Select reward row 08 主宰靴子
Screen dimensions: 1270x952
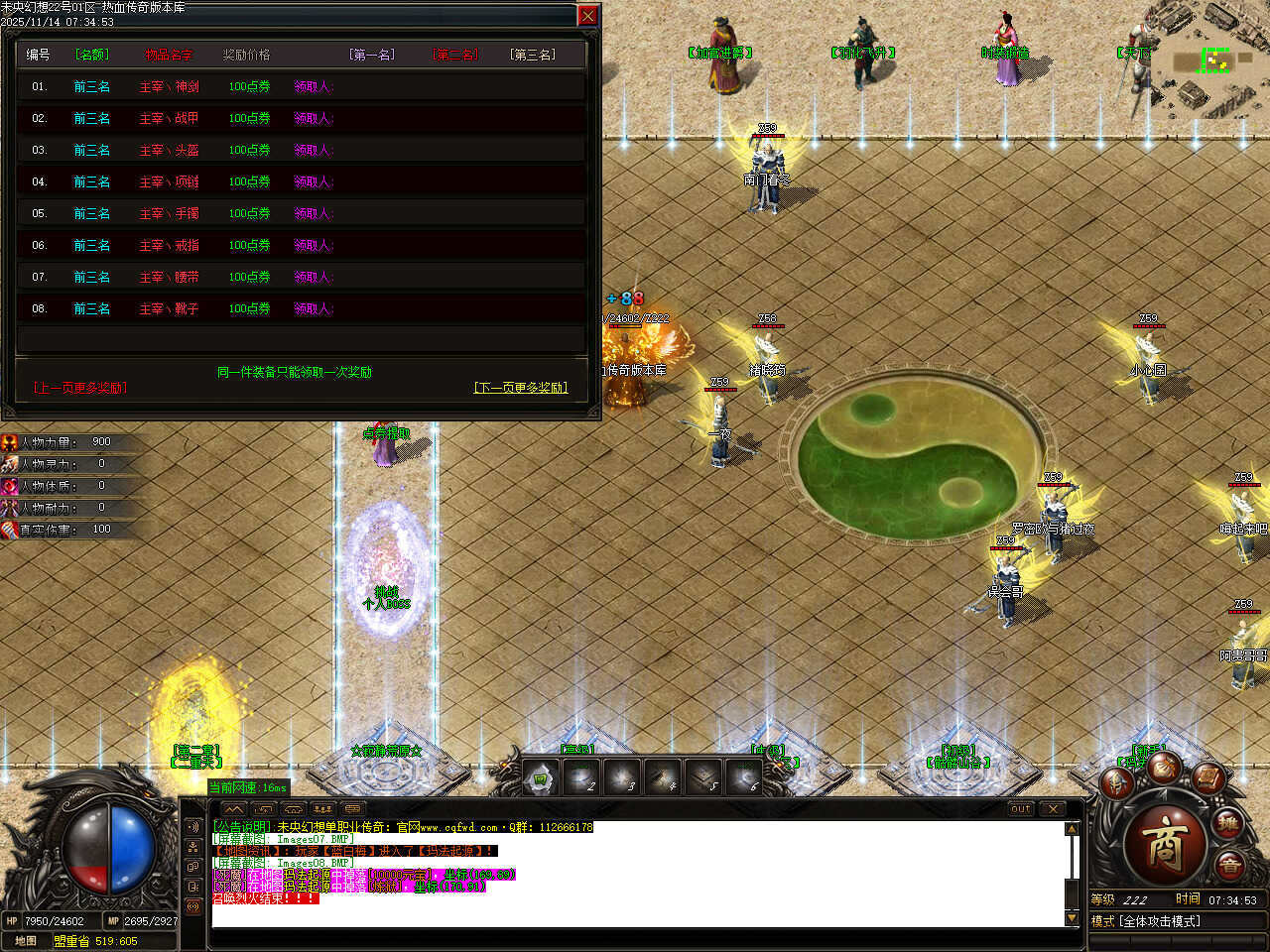point(169,309)
